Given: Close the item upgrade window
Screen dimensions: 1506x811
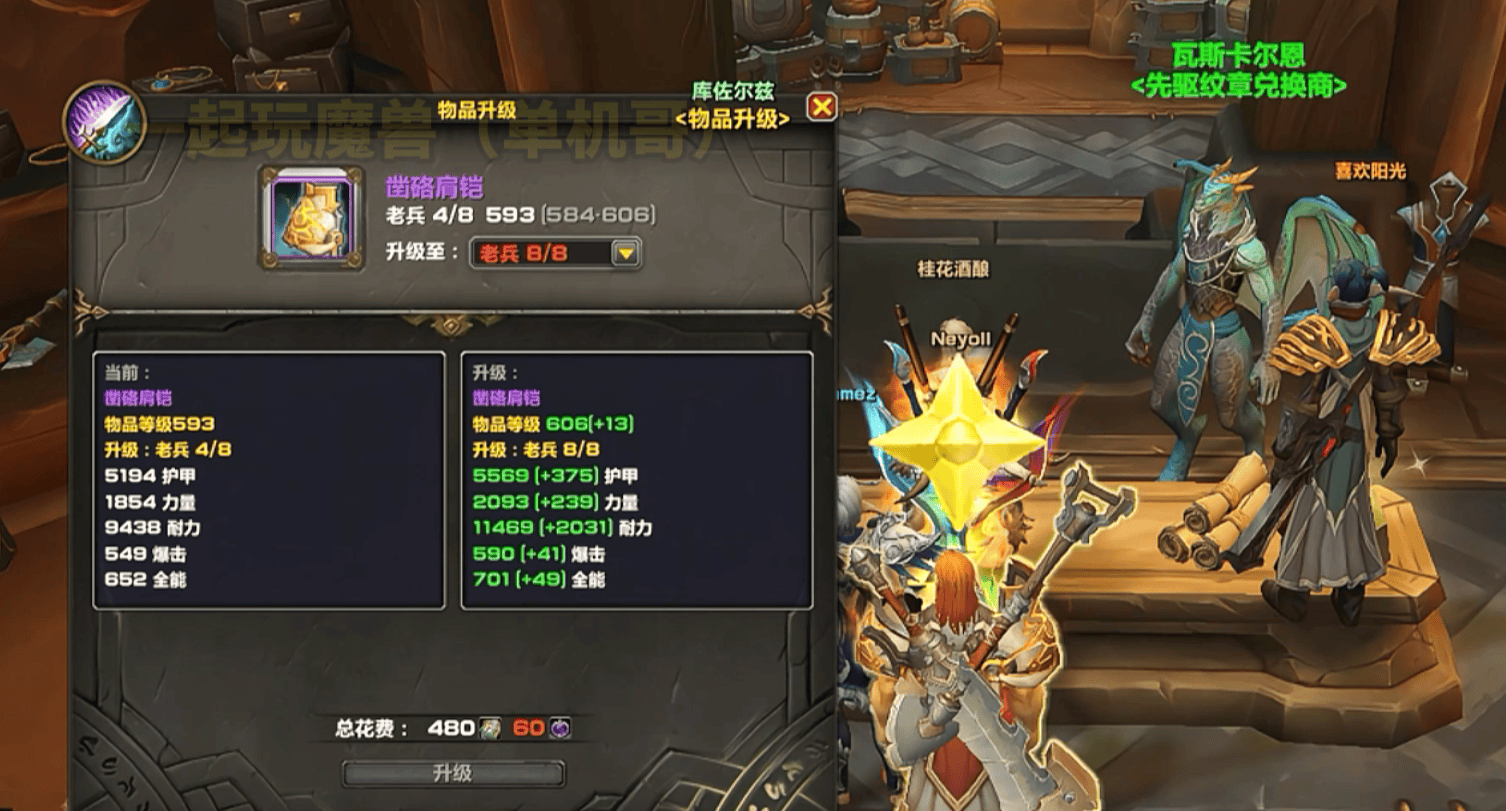Looking at the screenshot, I should (821, 107).
